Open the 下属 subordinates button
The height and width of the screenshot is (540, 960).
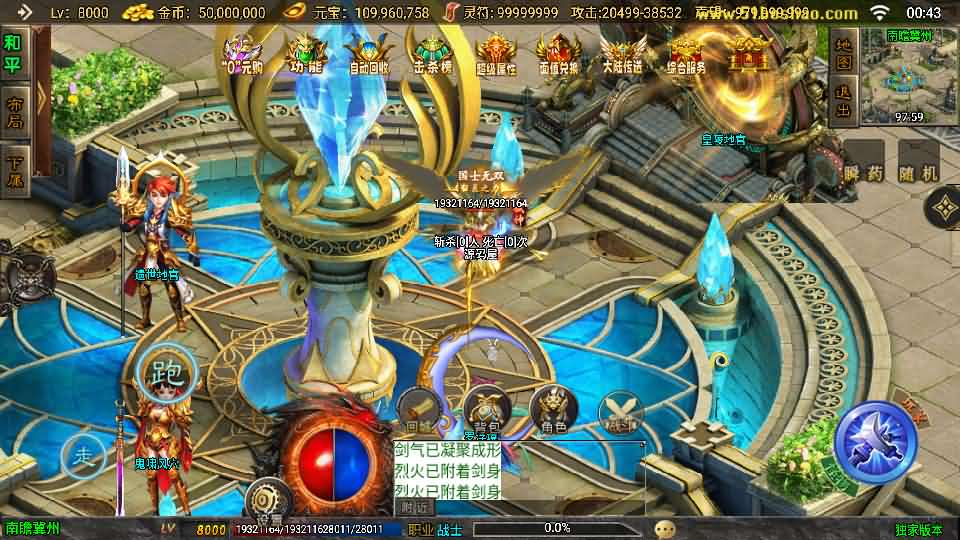[x=14, y=170]
